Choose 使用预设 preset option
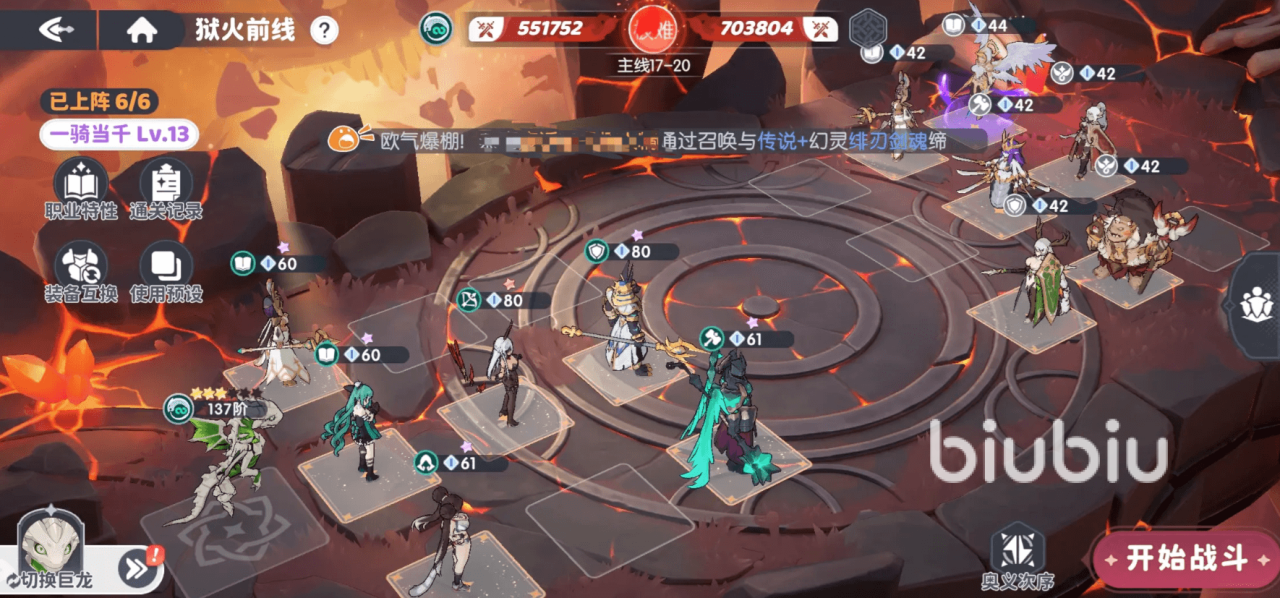This screenshot has width=1280, height=598. click(166, 271)
